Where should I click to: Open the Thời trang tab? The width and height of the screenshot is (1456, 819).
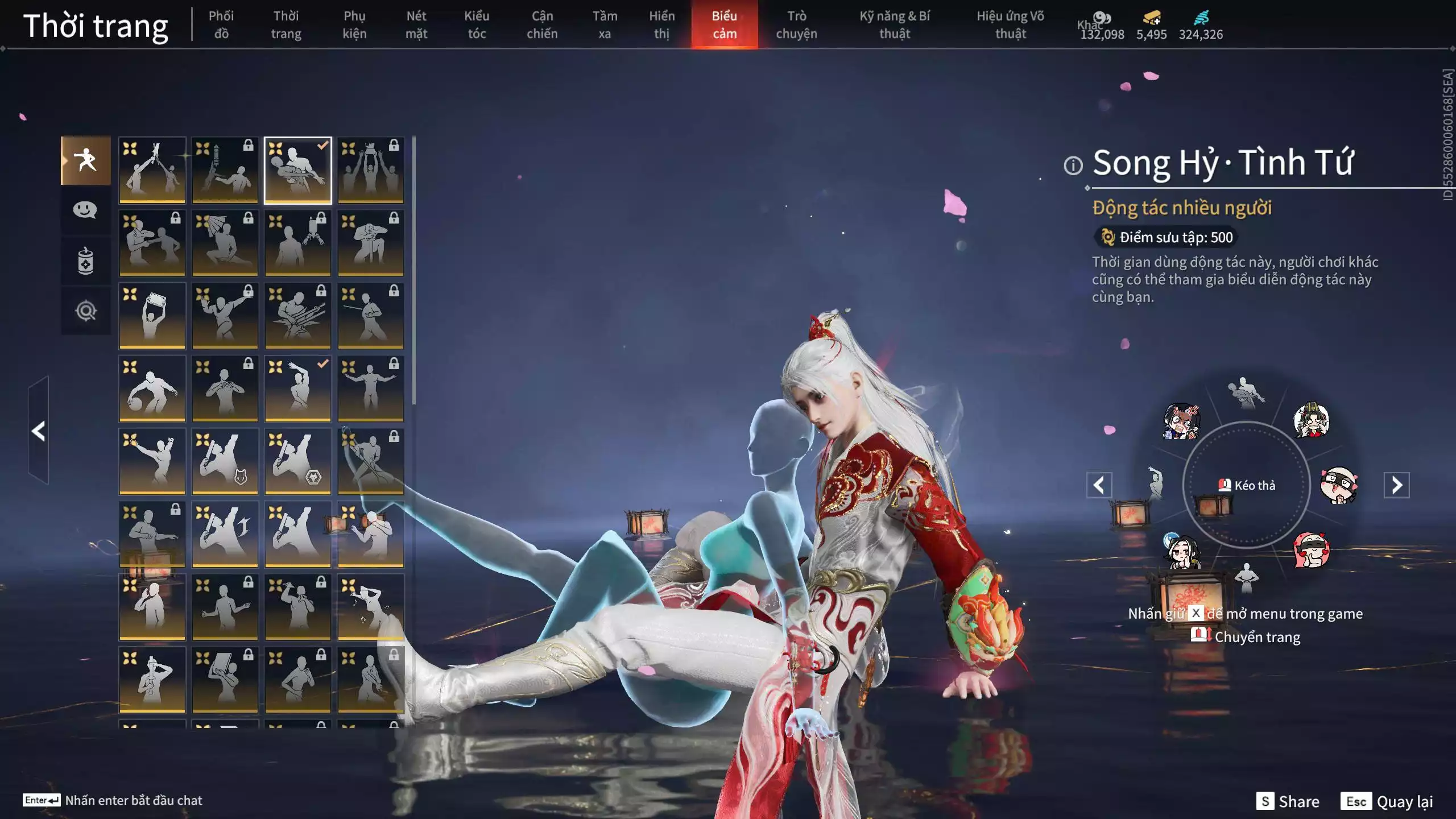pos(286,24)
